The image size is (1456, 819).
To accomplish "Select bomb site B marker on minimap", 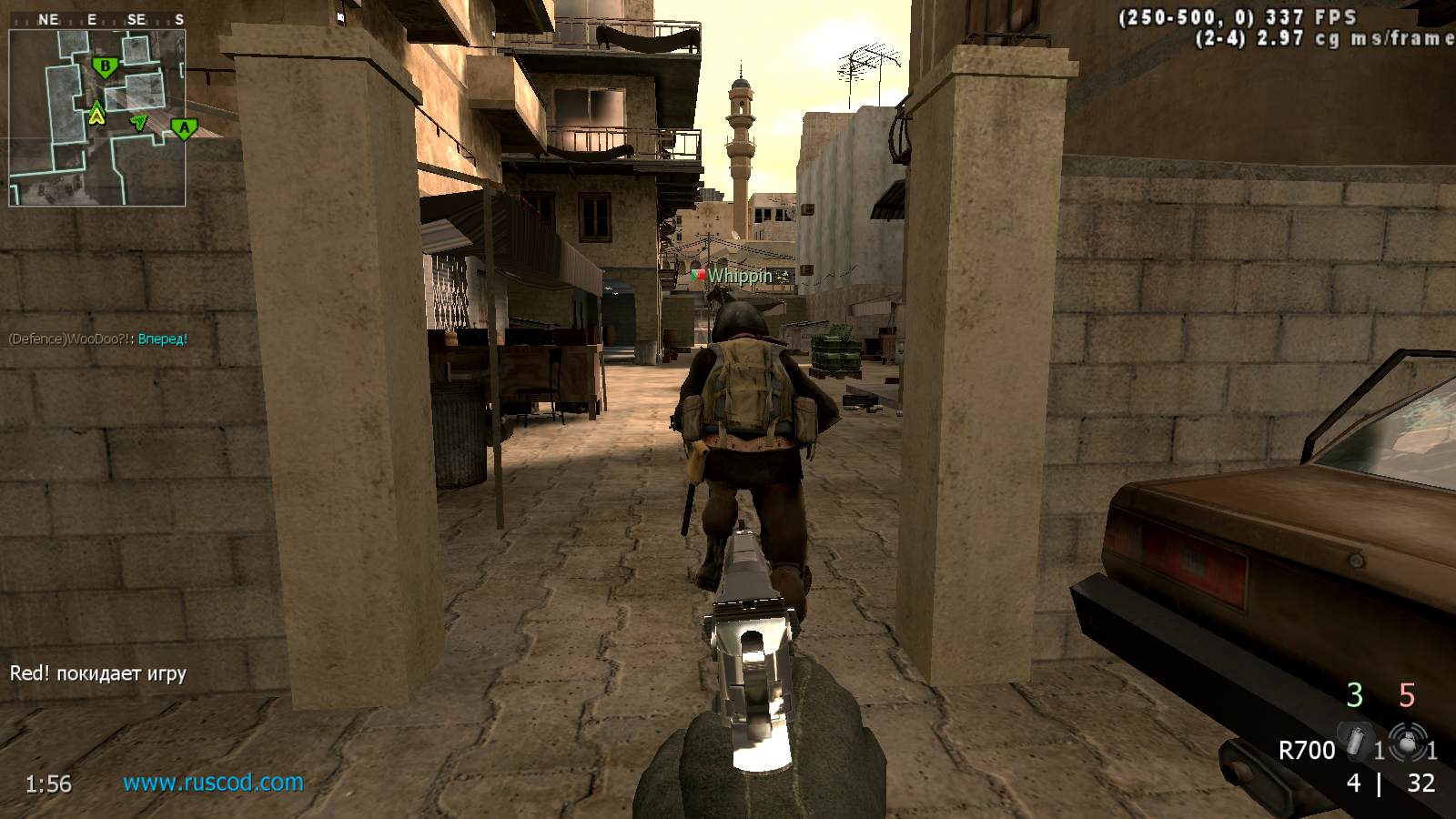I will pos(106,66).
